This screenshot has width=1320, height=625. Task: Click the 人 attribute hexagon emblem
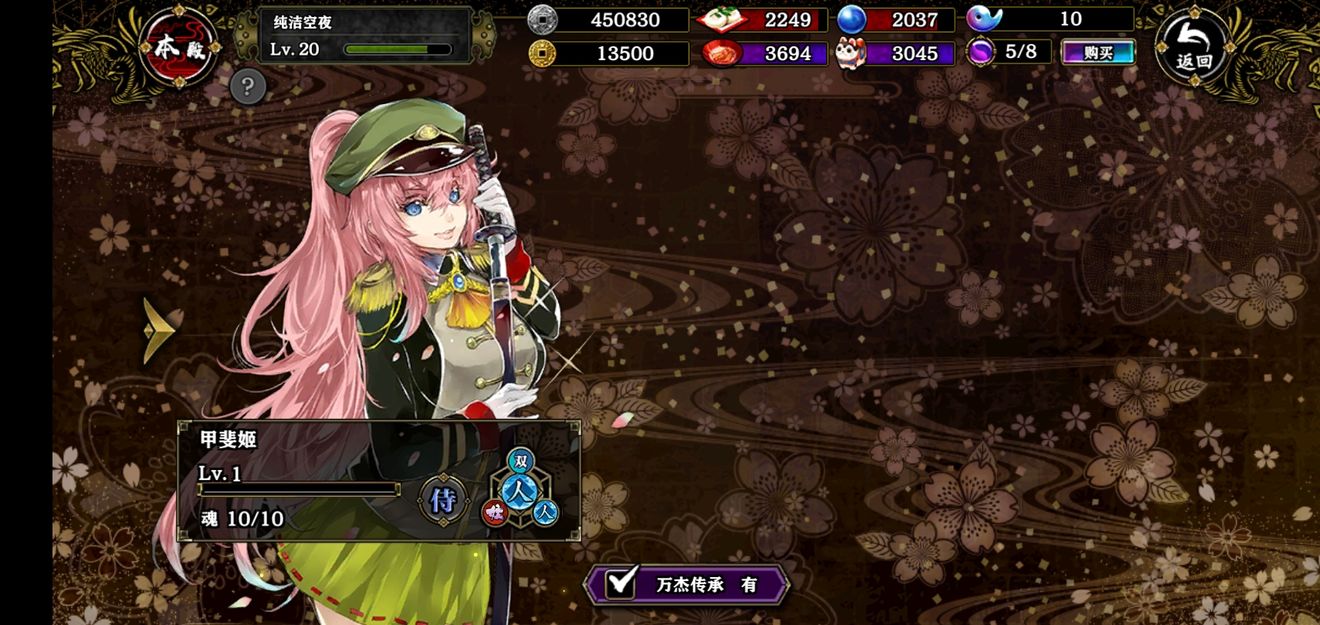(x=520, y=489)
